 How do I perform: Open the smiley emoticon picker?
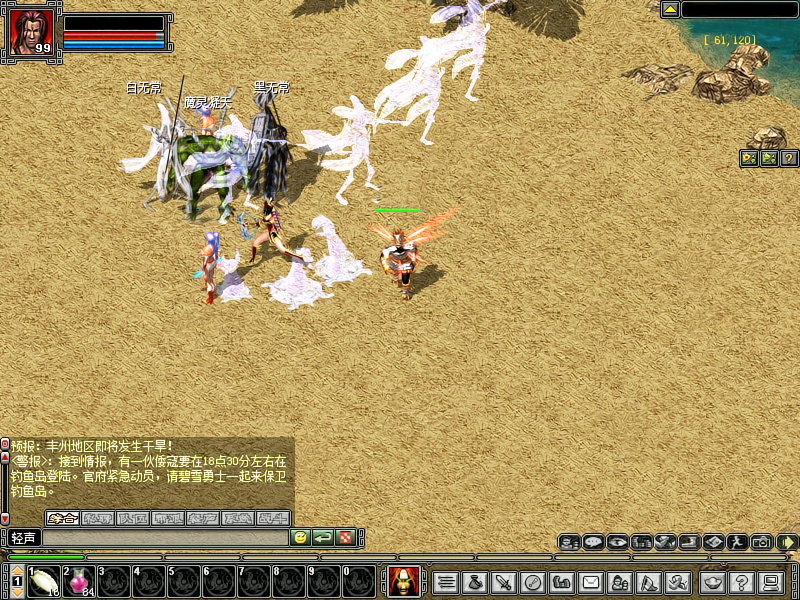[x=299, y=538]
